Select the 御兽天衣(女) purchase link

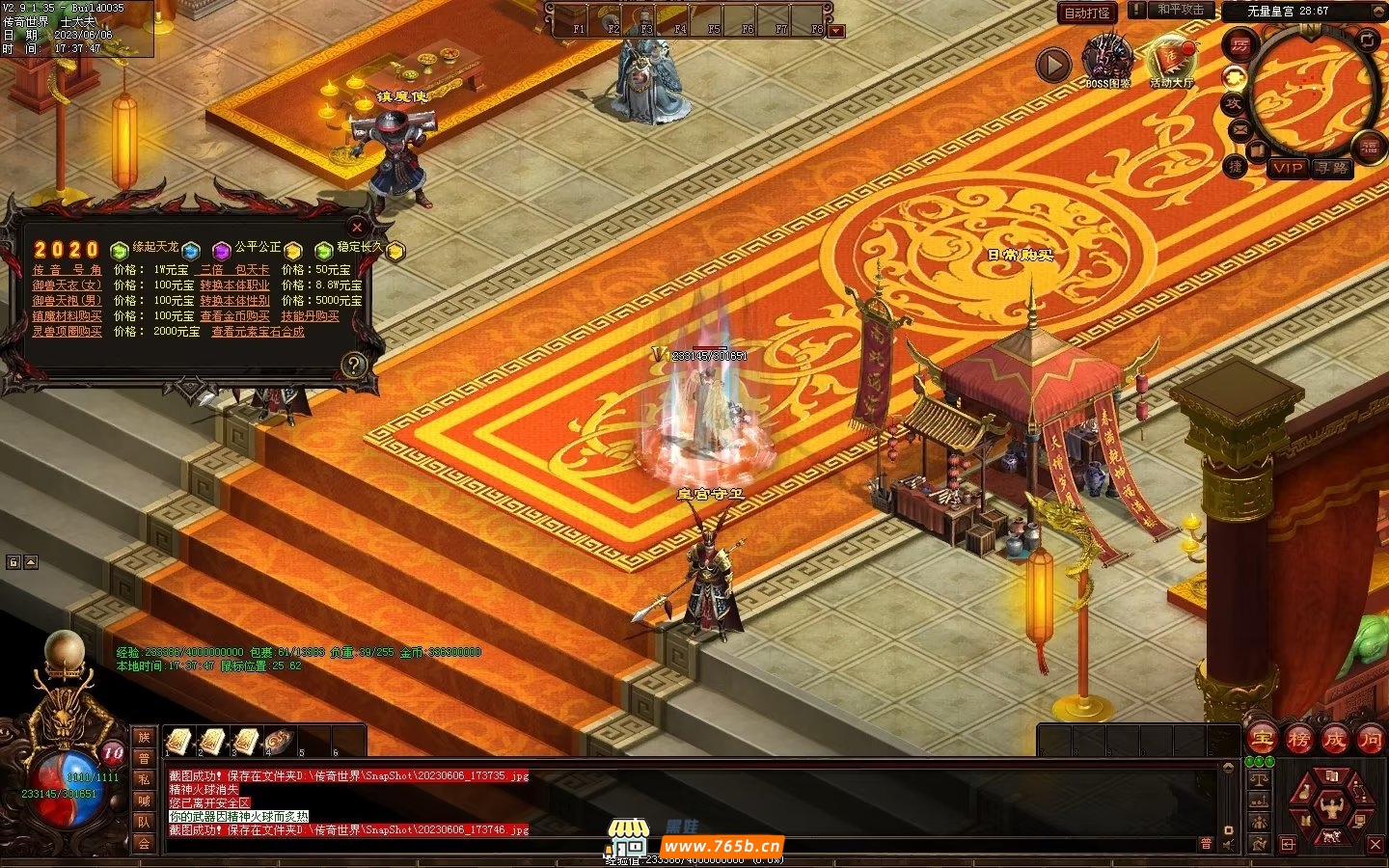[67, 285]
